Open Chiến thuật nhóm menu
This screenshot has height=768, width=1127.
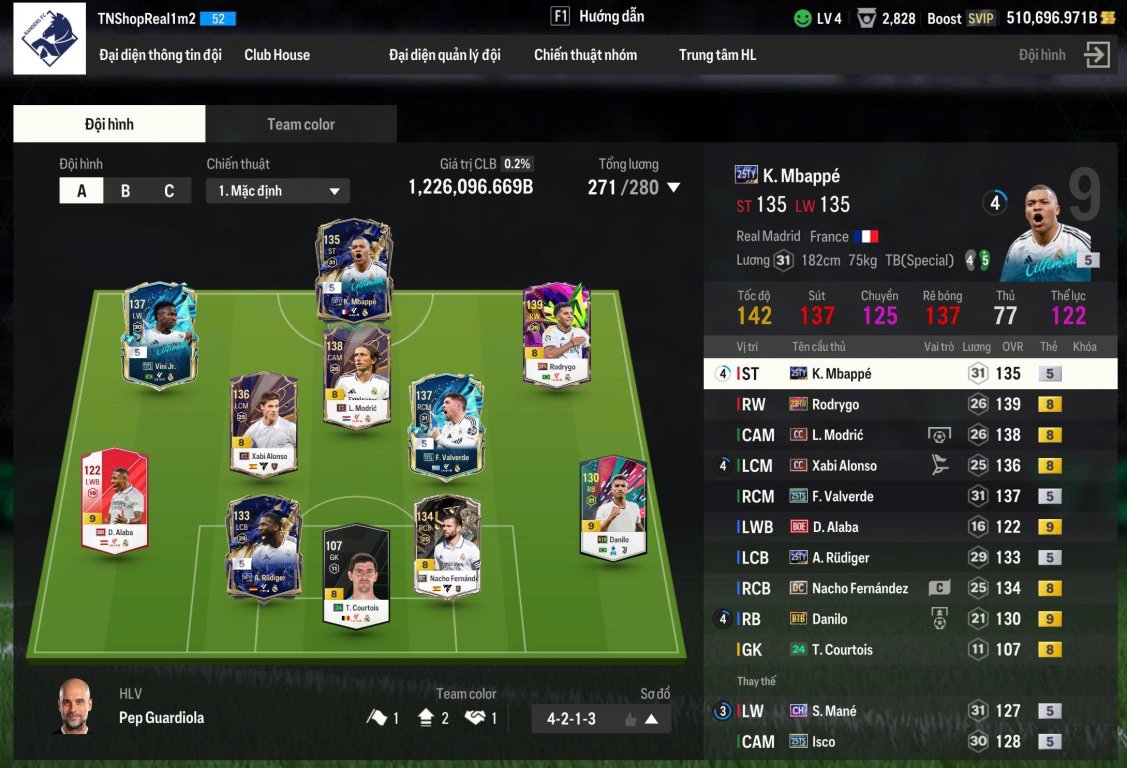tap(585, 55)
